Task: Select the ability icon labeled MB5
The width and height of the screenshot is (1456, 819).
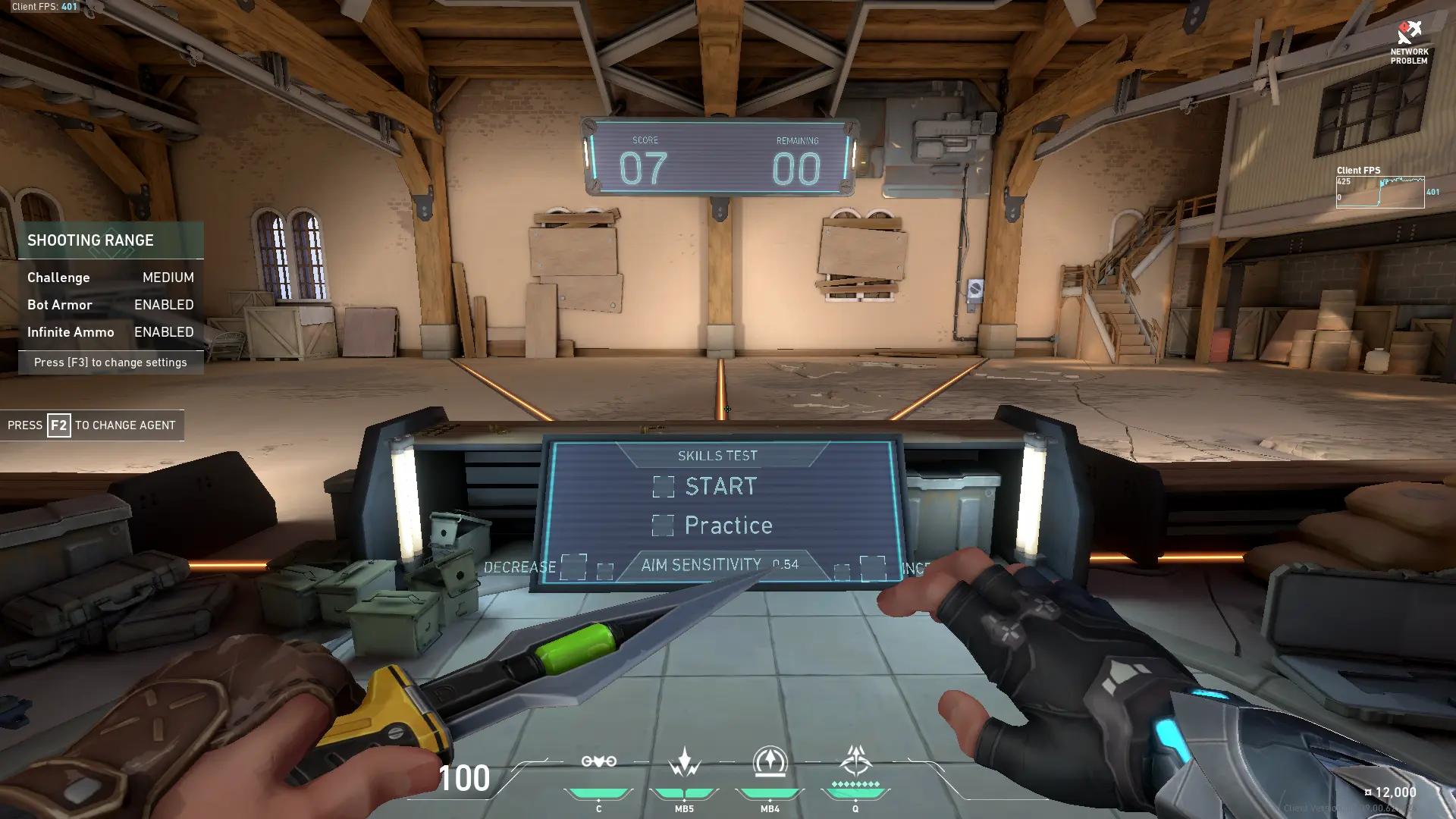Action: pyautogui.click(x=684, y=761)
